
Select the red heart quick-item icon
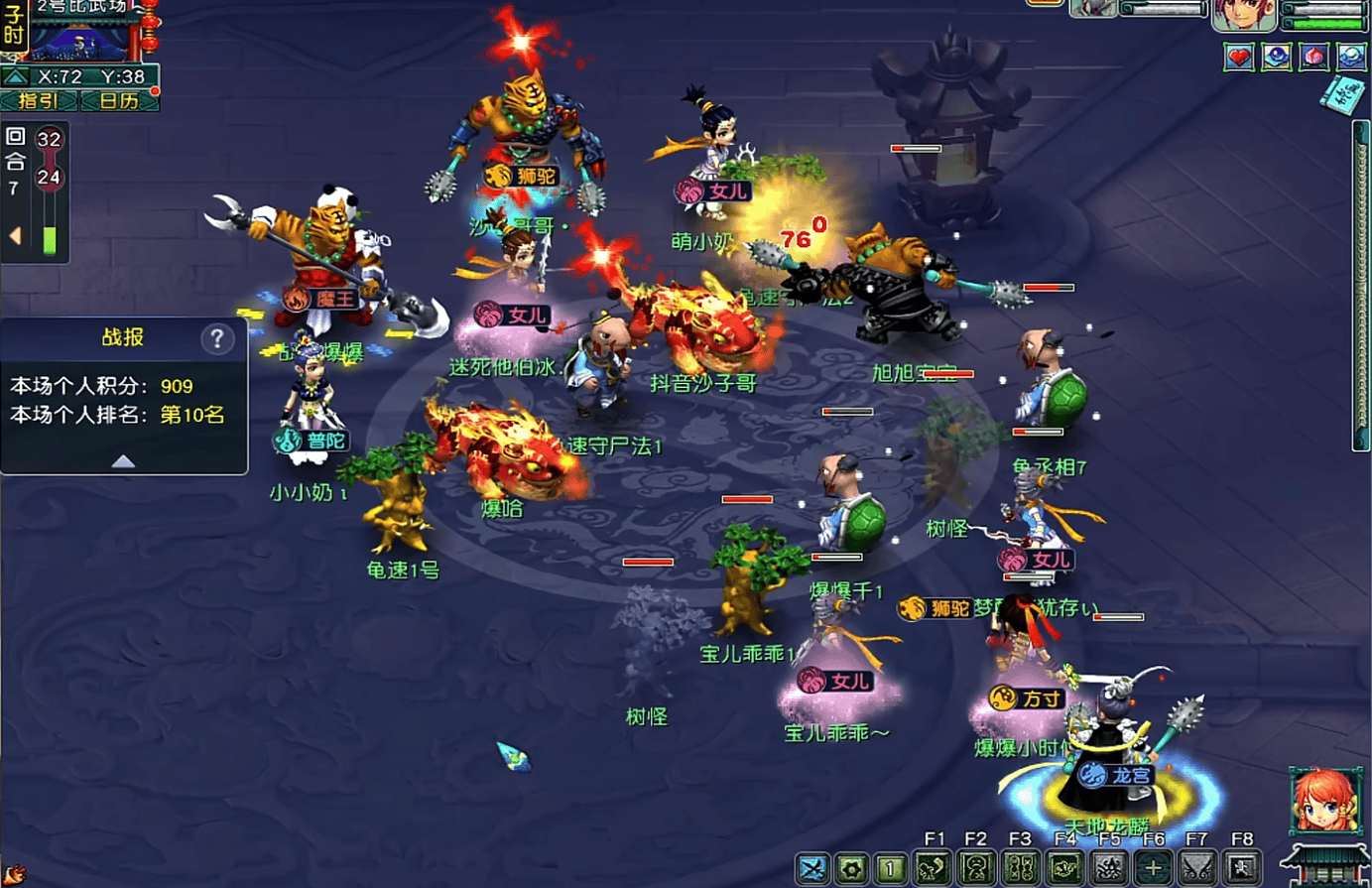pos(1239,58)
